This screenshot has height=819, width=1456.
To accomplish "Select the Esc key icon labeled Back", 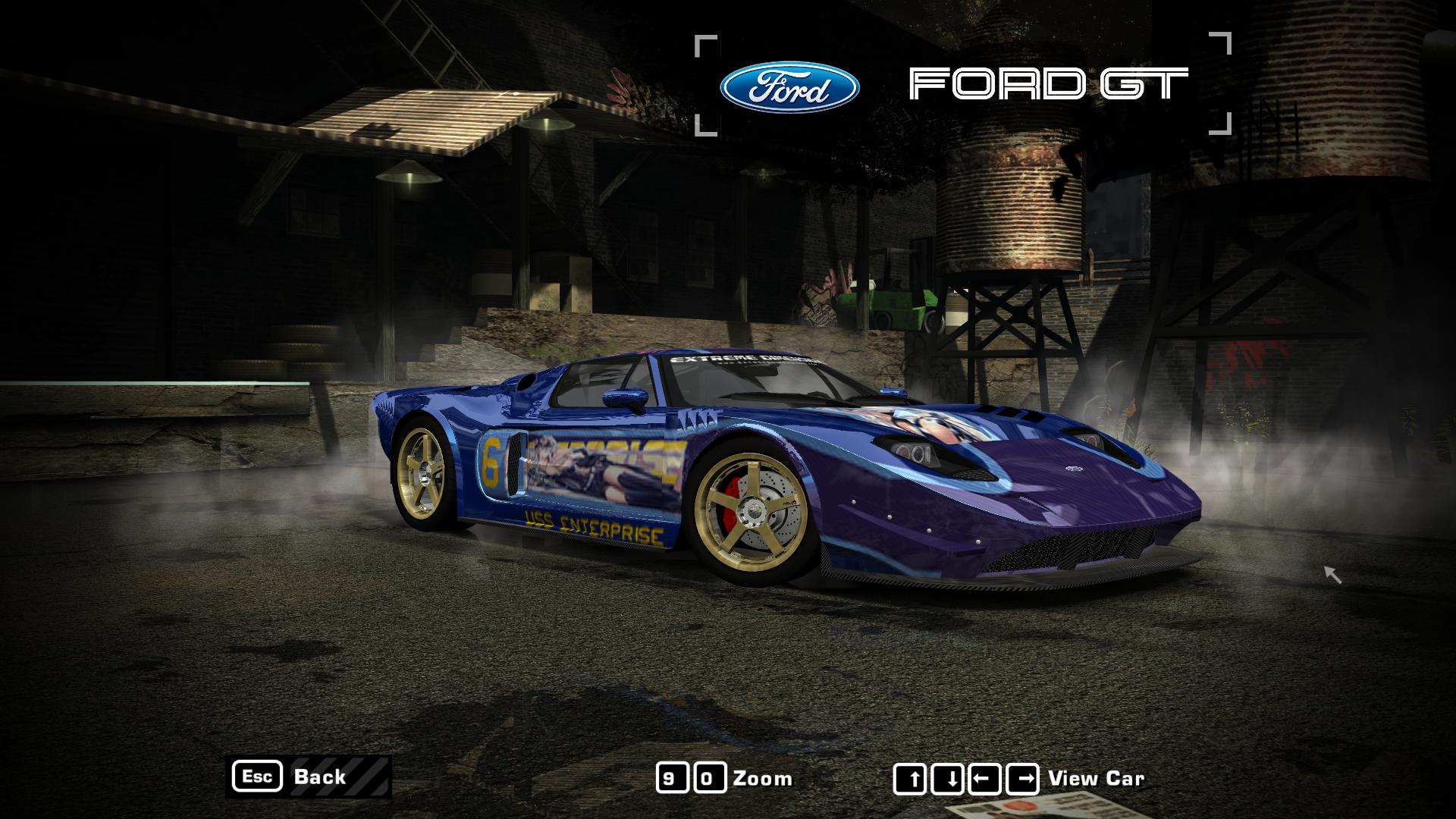I will [259, 777].
